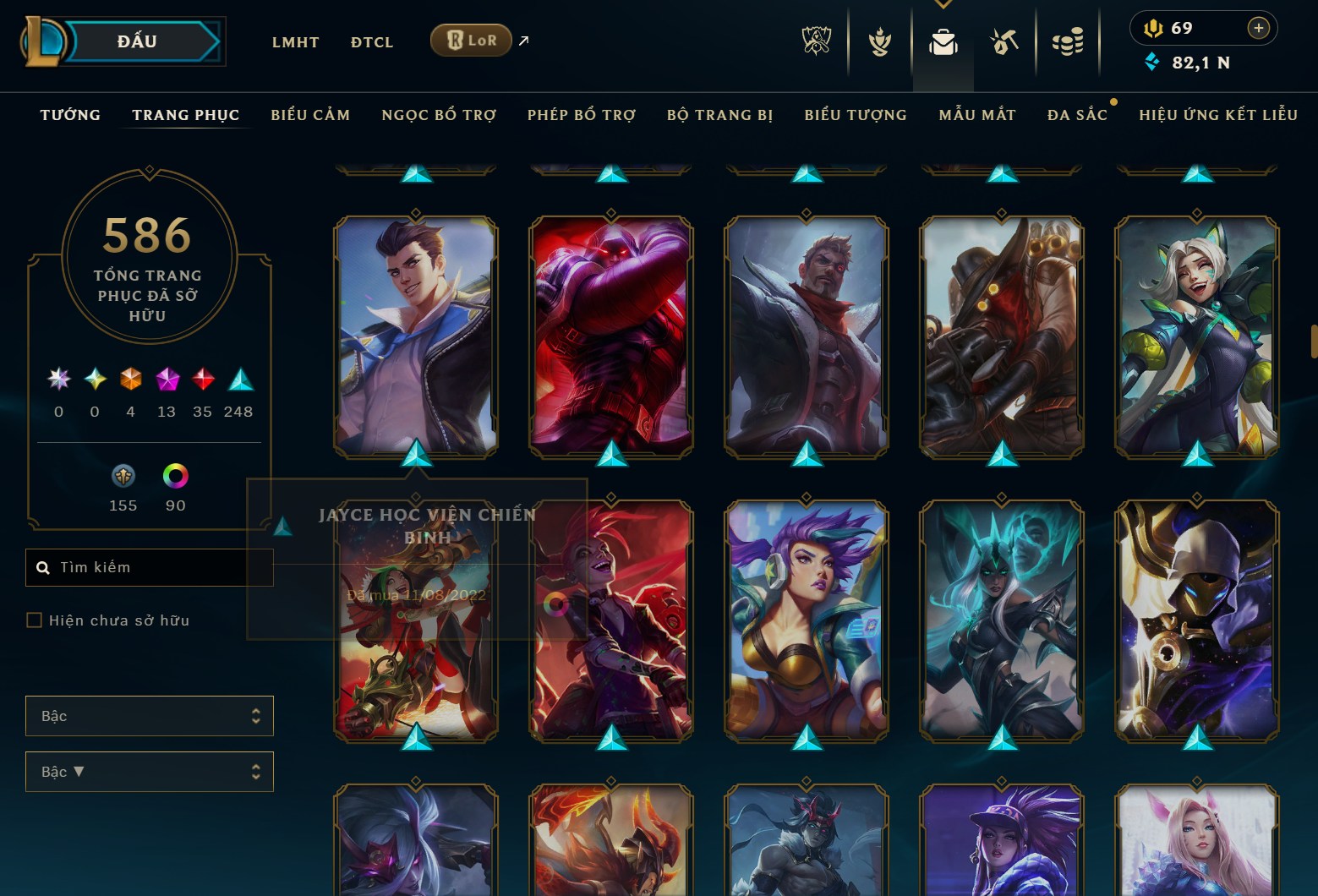The width and height of the screenshot is (1318, 896).
Task: Click the rainbow color wheel showing 90
Action: point(175,477)
